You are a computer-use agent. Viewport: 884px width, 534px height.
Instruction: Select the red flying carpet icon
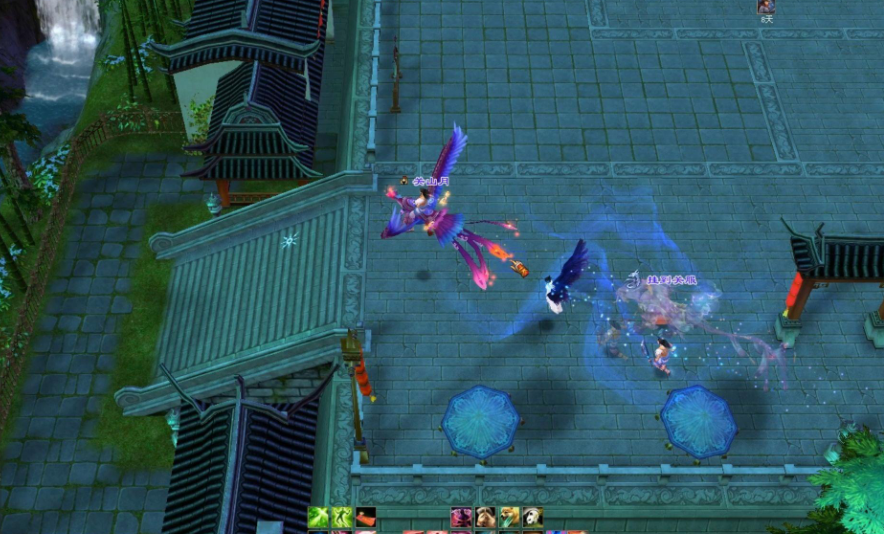click(366, 517)
